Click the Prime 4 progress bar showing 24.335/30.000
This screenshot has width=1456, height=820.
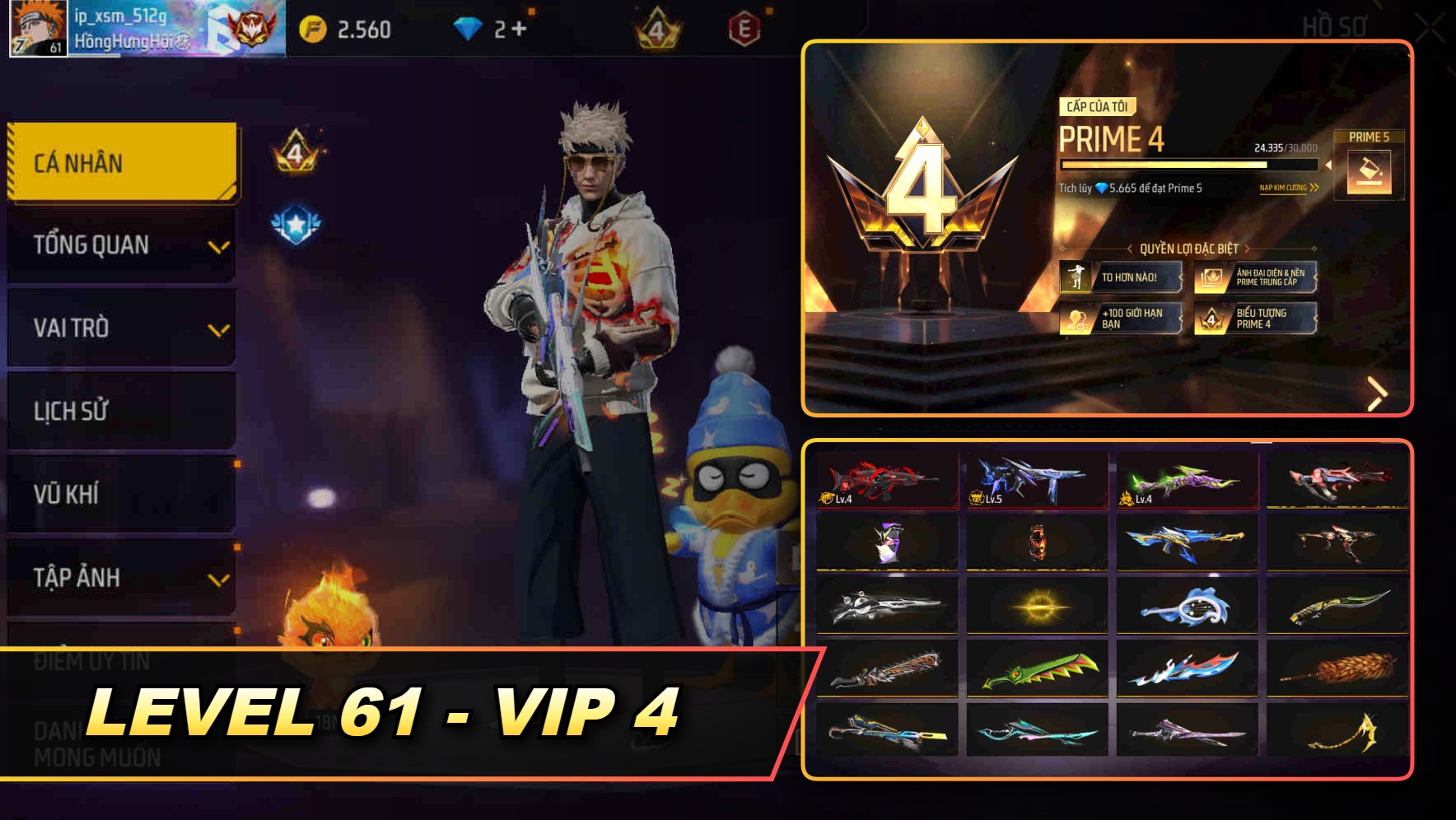click(x=1188, y=165)
